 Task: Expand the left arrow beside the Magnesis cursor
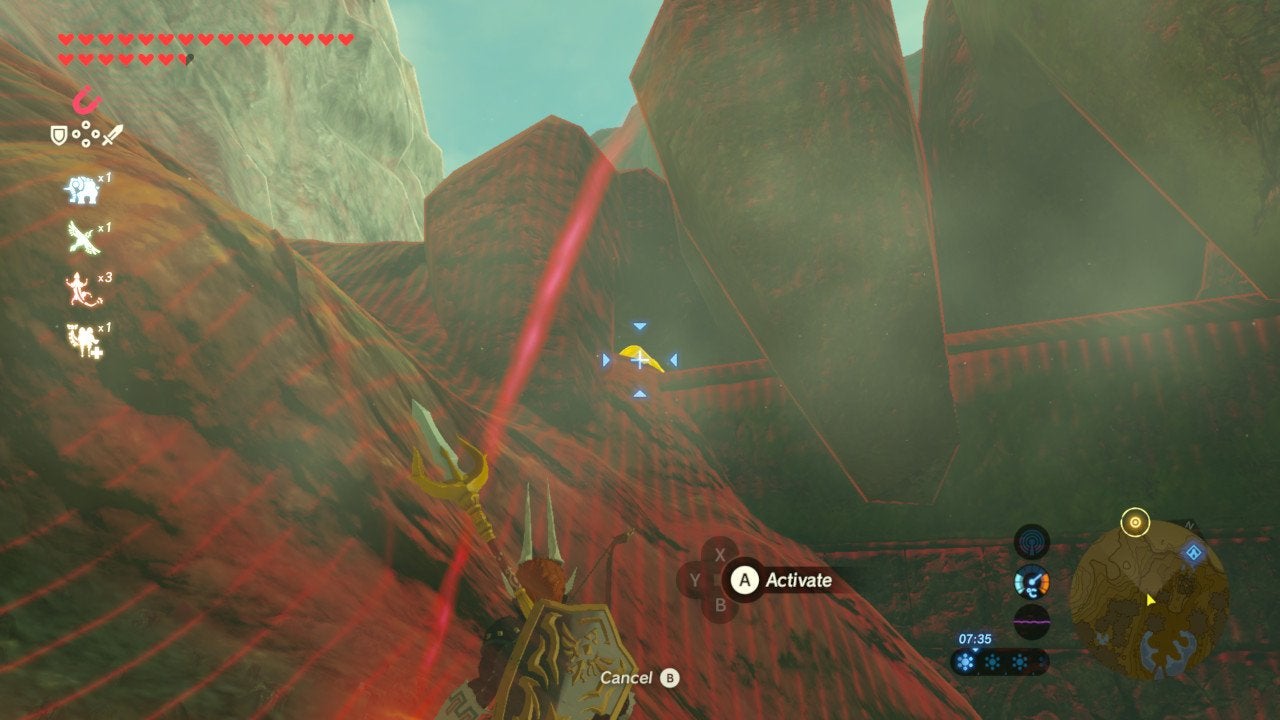coord(608,358)
